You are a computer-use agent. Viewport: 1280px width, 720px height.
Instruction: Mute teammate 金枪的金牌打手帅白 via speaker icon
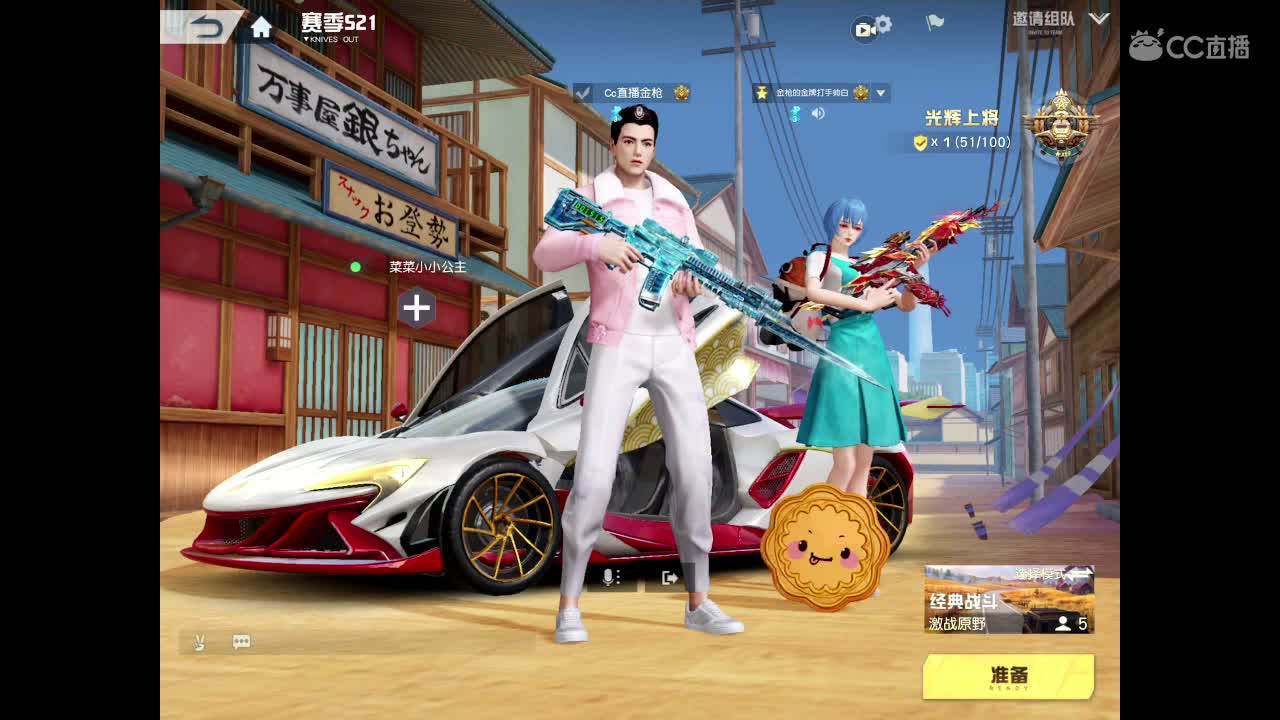pyautogui.click(x=819, y=113)
